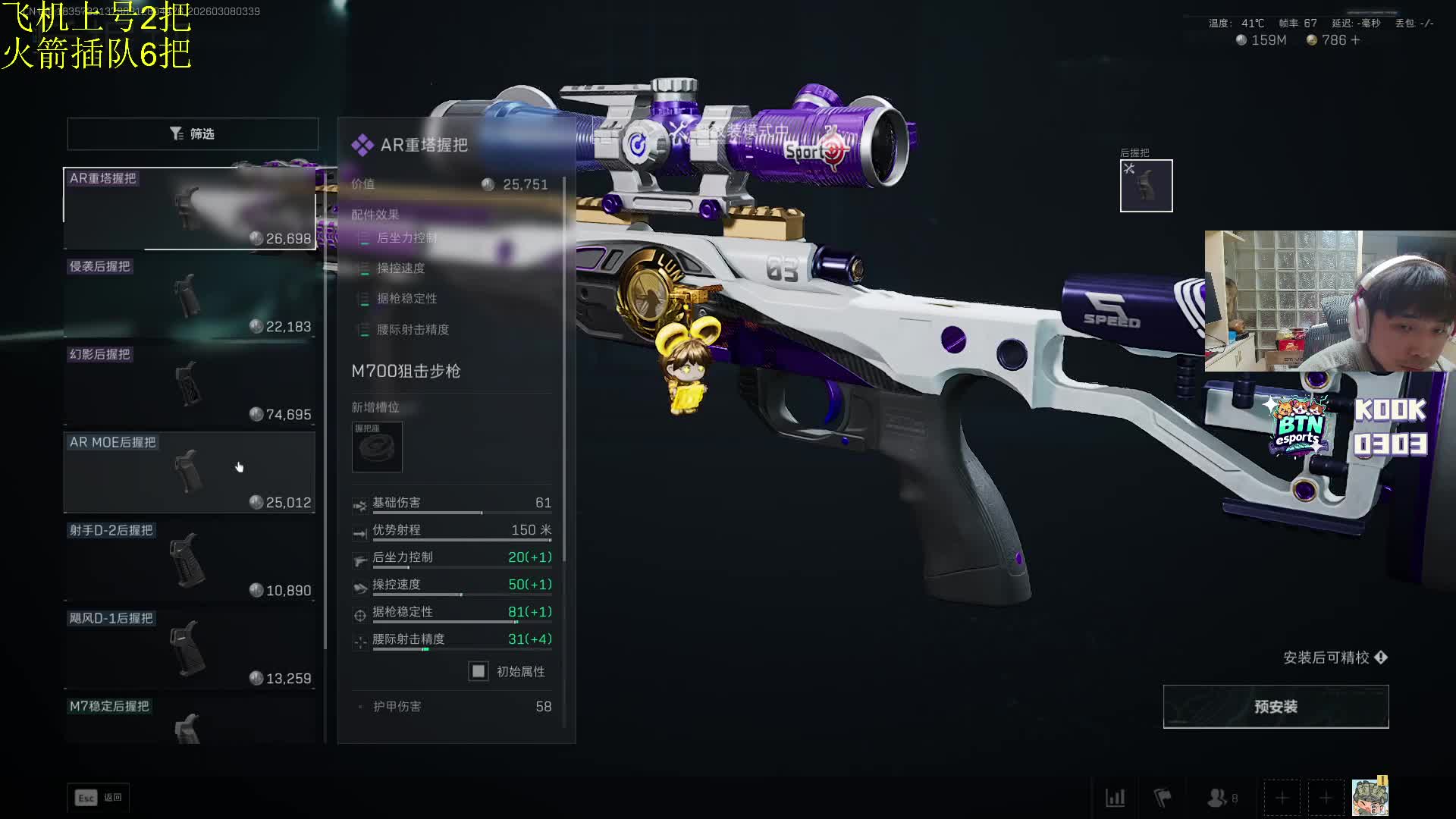Click the 返回 back button
1456x819 pixels.
click(x=99, y=798)
